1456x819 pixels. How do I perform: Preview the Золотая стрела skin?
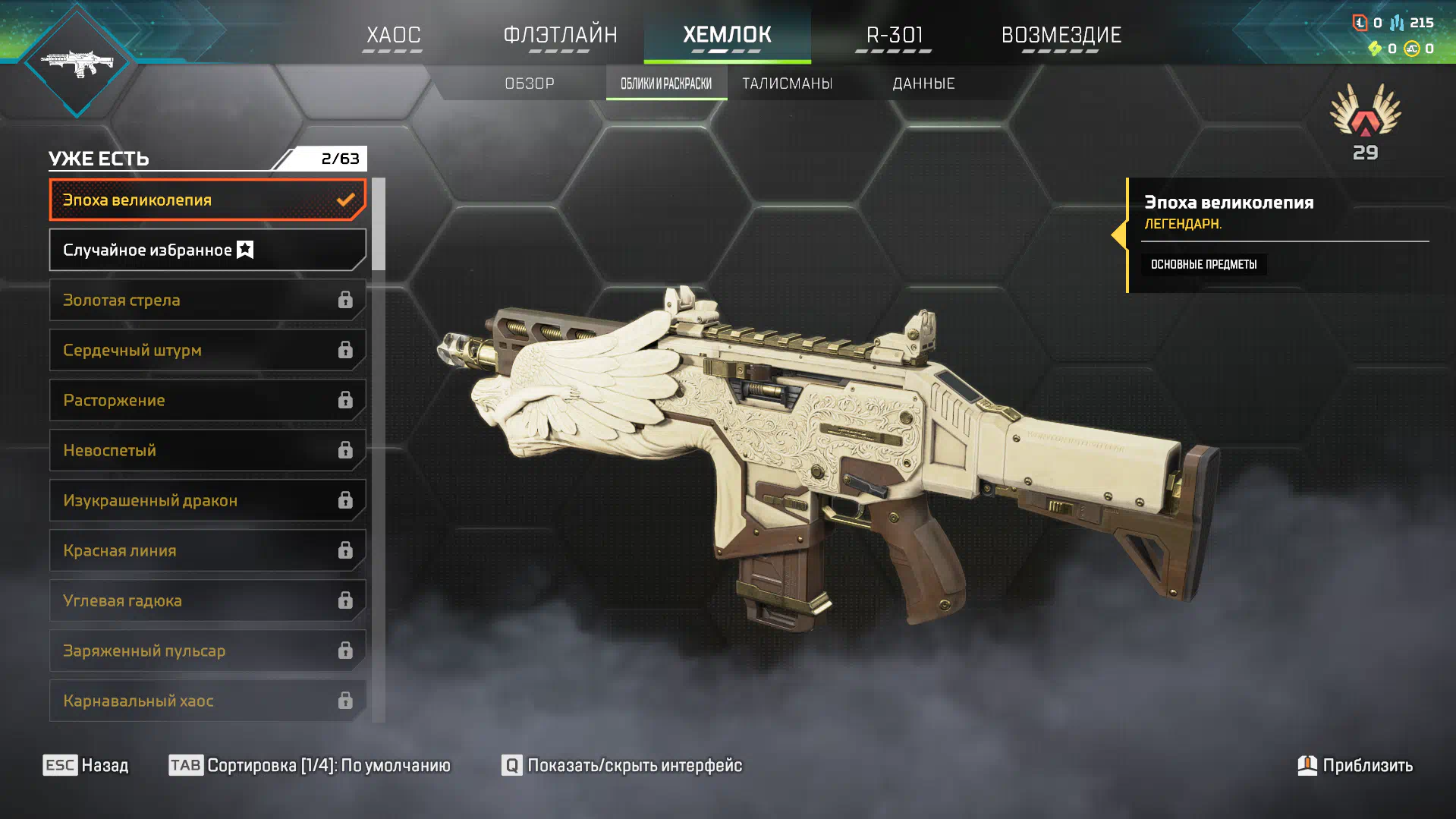[207, 300]
